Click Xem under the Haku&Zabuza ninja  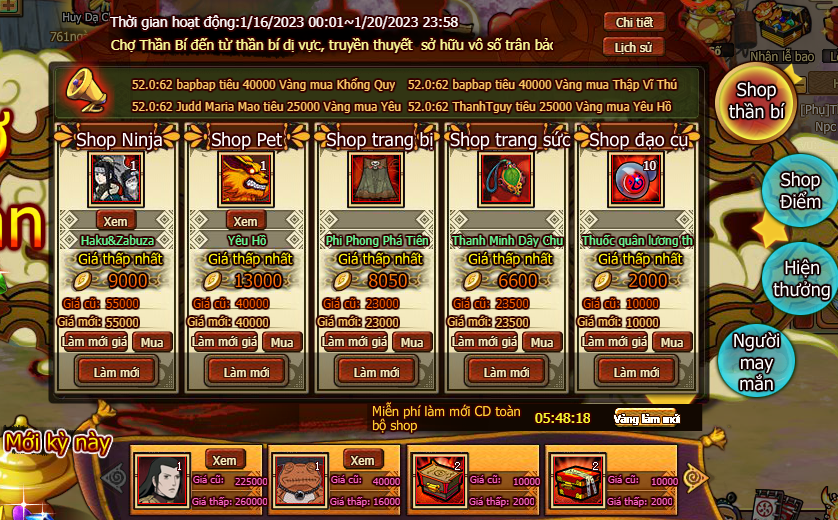point(116,220)
